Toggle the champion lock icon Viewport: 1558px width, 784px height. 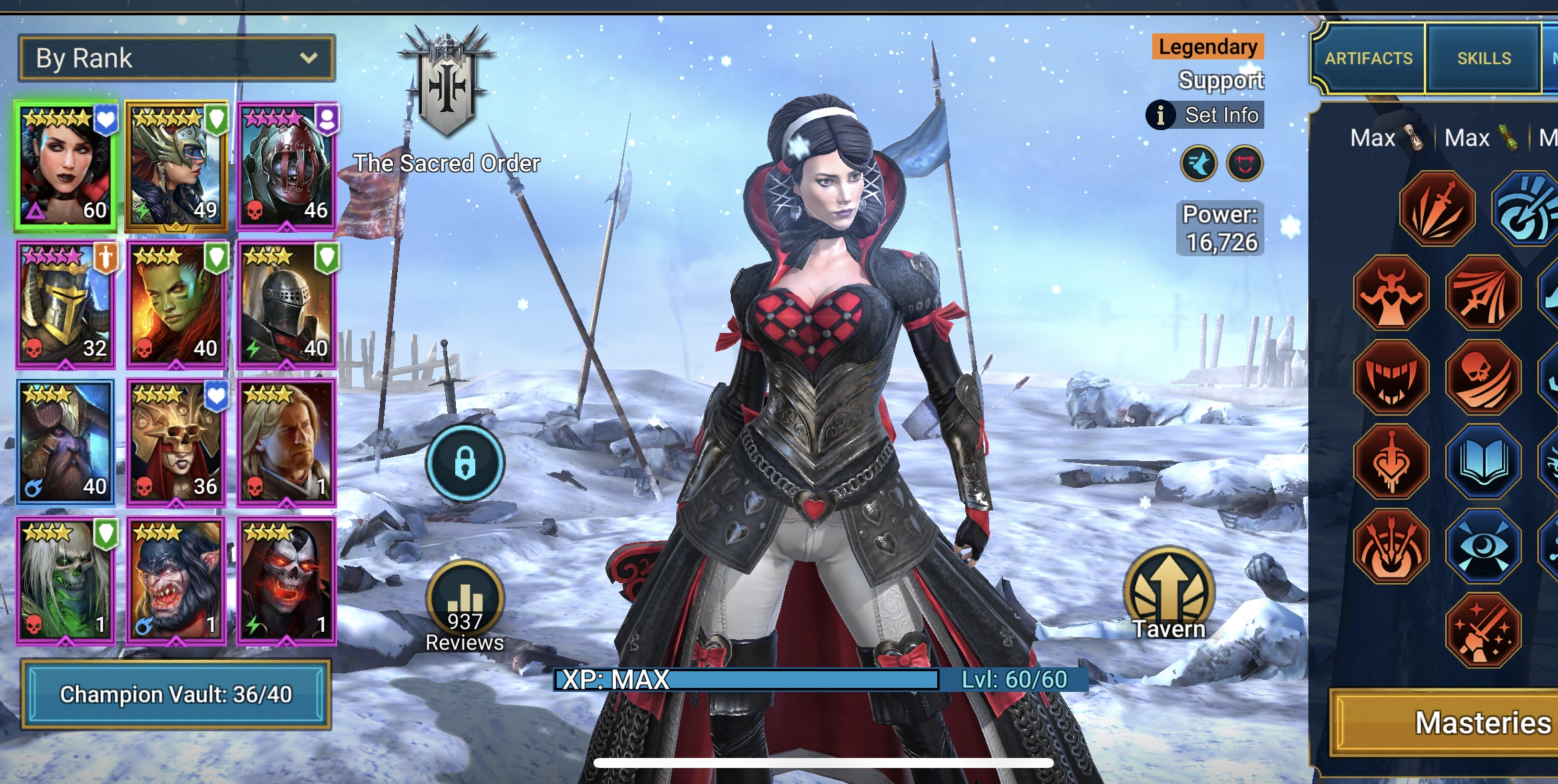465,462
